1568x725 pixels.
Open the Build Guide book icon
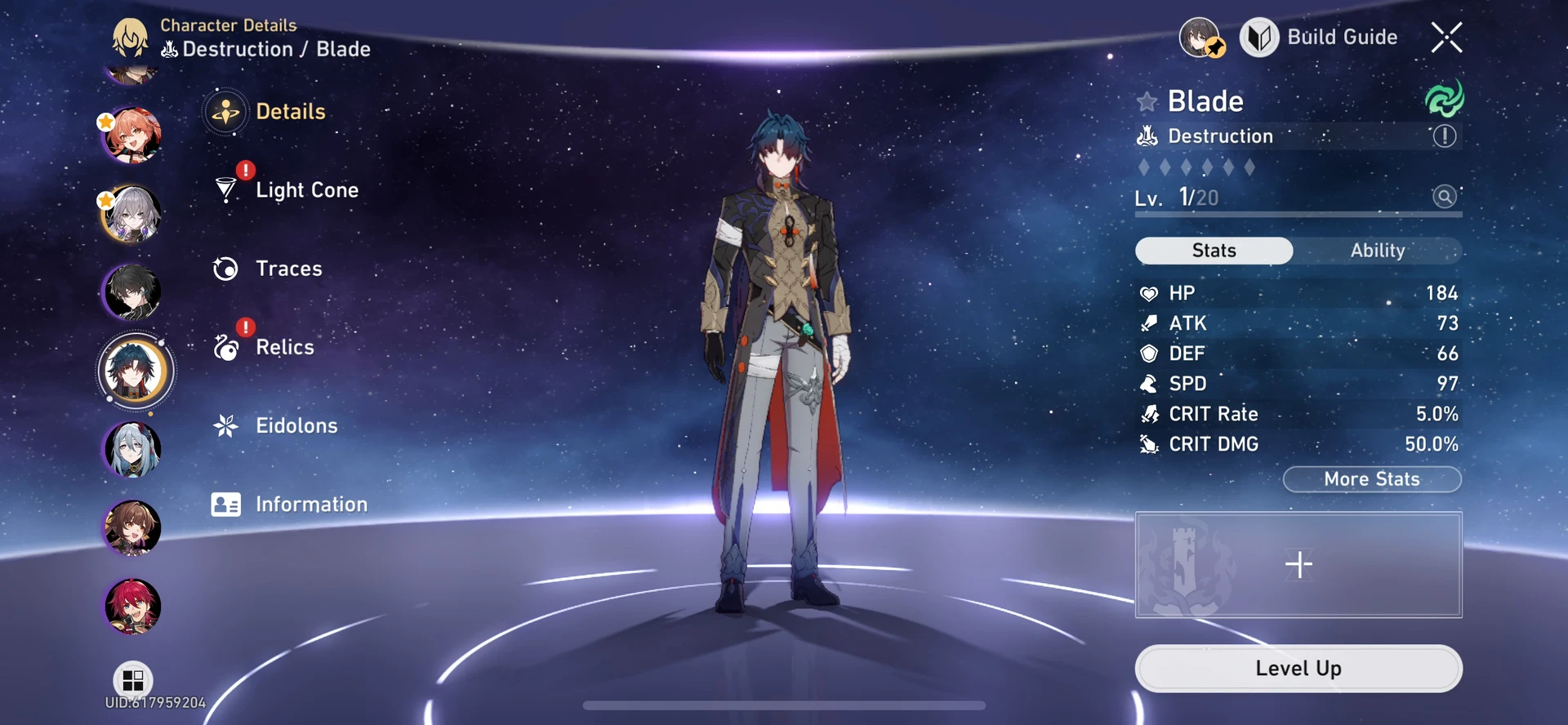click(x=1258, y=37)
